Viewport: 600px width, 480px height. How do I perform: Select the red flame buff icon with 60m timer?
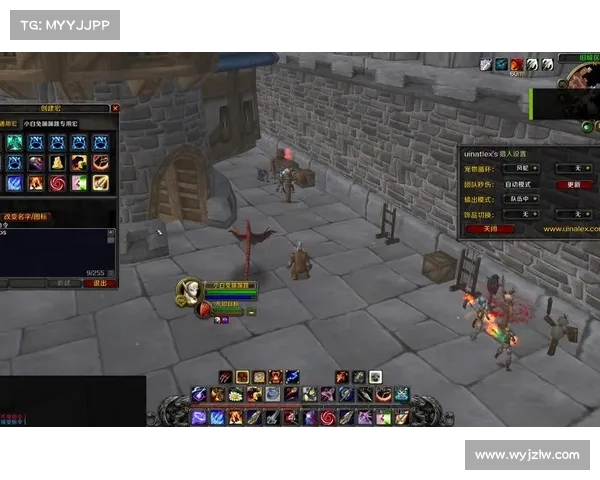(x=517, y=64)
